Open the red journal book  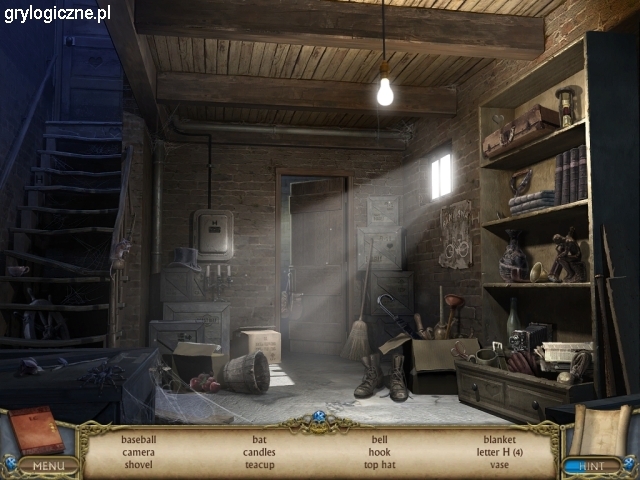tap(36, 429)
